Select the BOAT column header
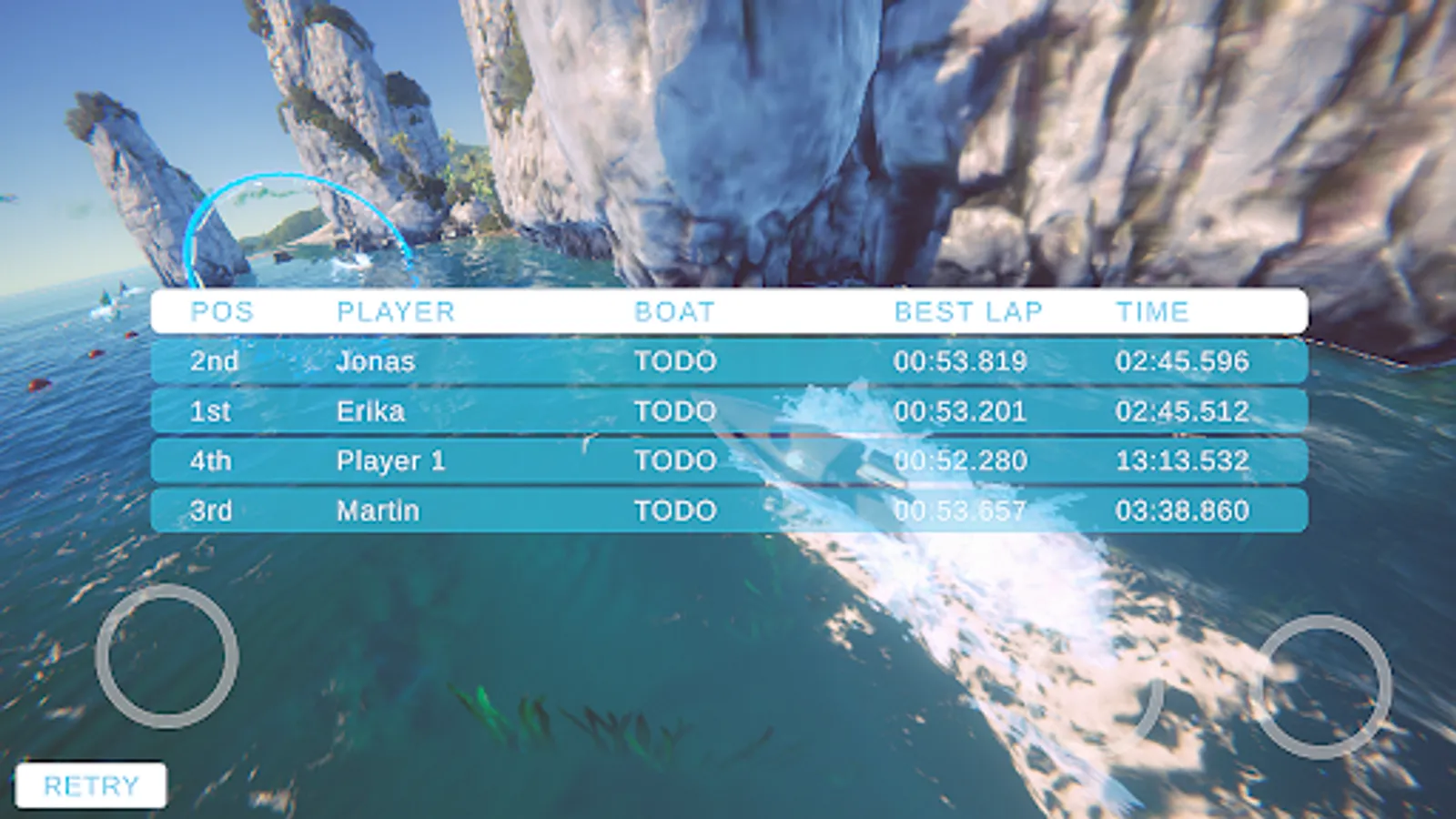1456x819 pixels. [x=674, y=311]
